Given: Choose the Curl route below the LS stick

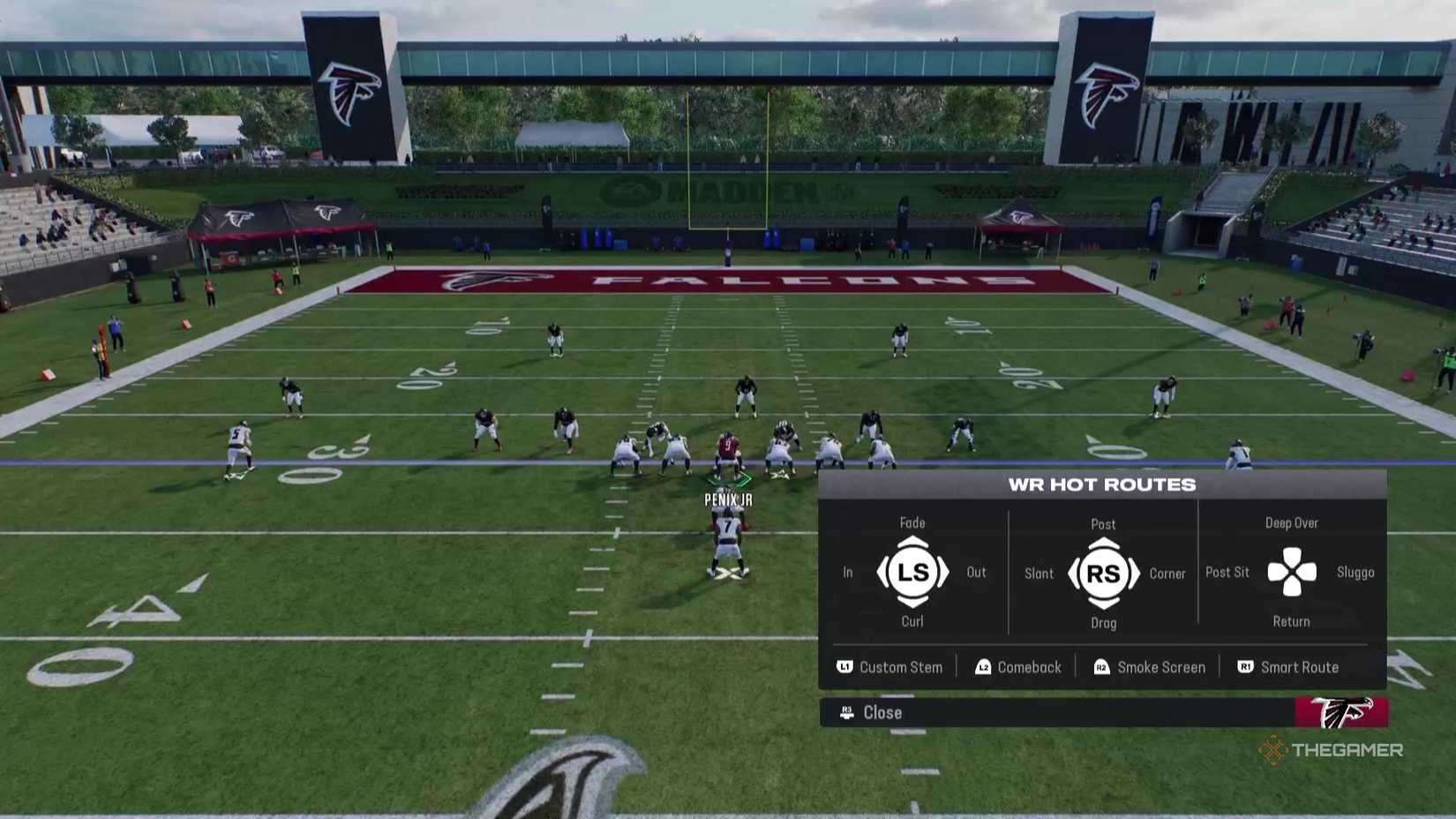Looking at the screenshot, I should click(912, 621).
